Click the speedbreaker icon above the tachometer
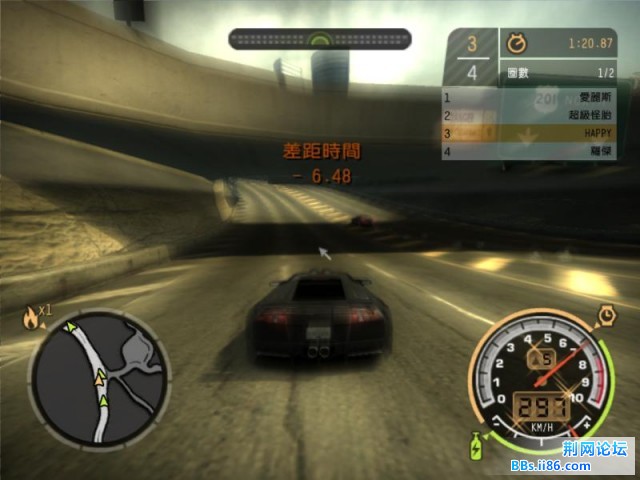This screenshot has width=640, height=480. pyautogui.click(x=606, y=316)
